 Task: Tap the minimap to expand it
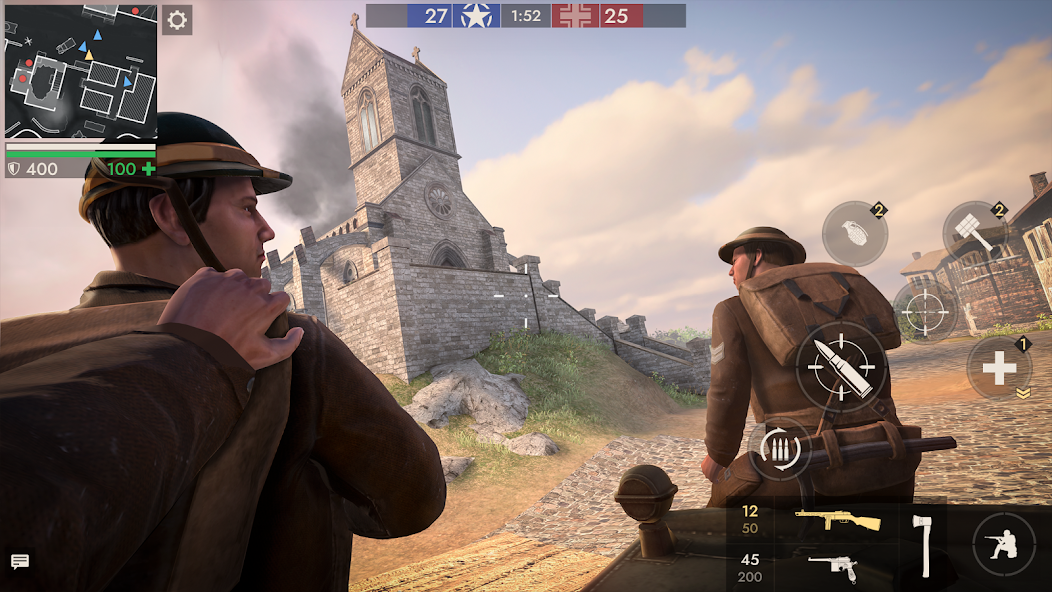81,71
